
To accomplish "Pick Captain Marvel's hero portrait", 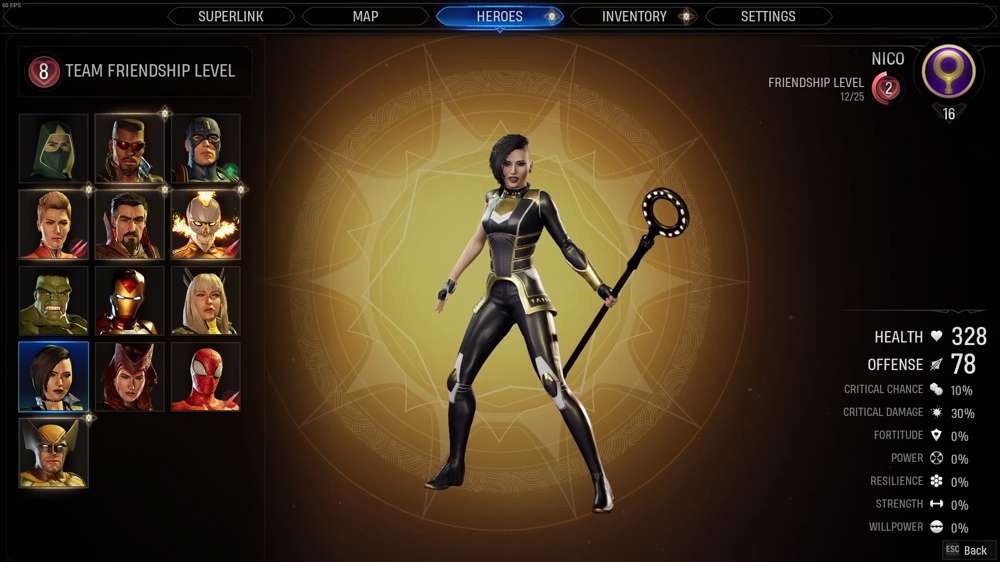I will (x=54, y=225).
